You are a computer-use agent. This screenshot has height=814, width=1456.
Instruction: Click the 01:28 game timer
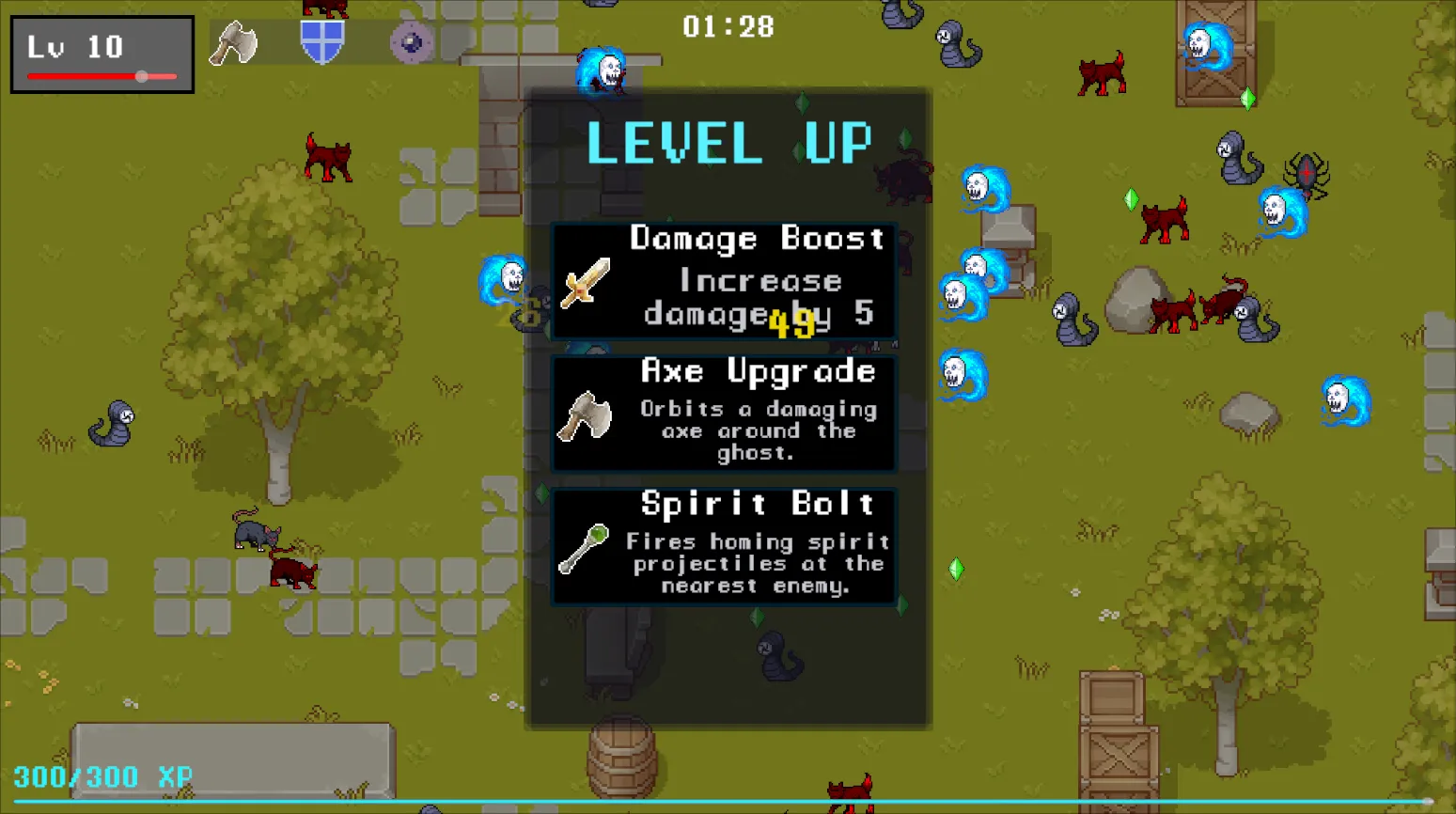(728, 26)
